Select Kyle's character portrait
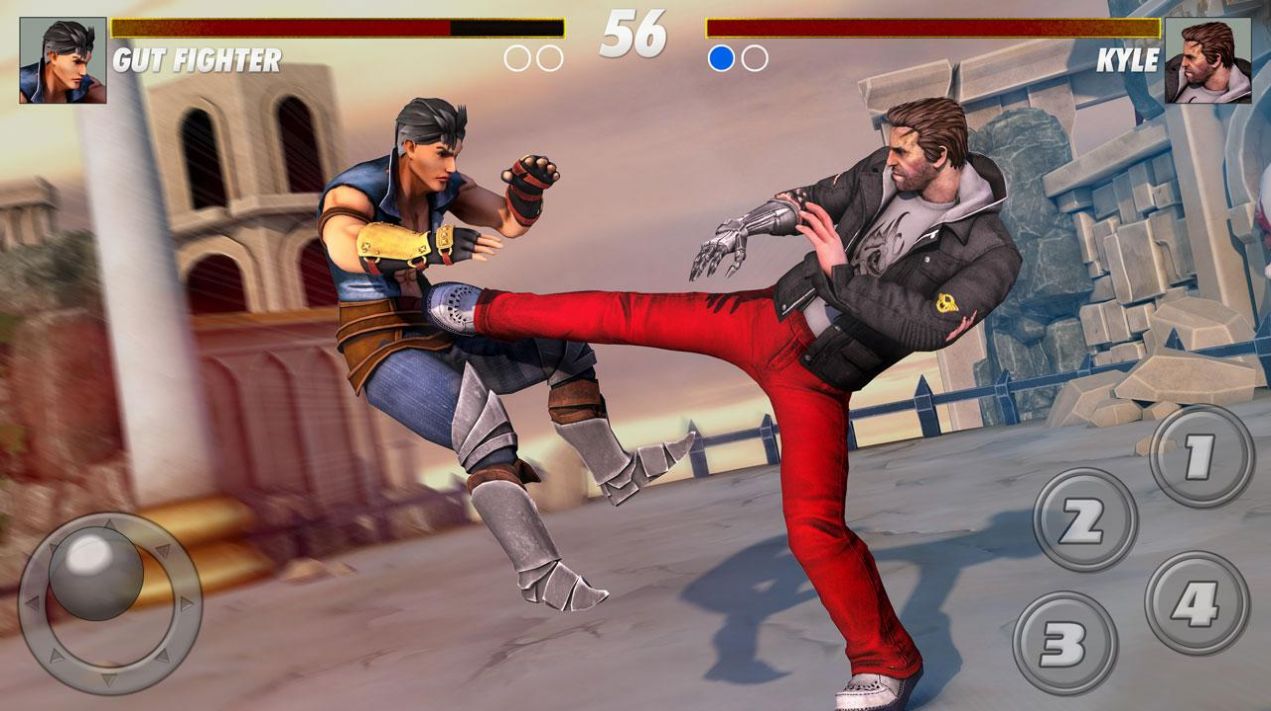 click(x=1208, y=61)
